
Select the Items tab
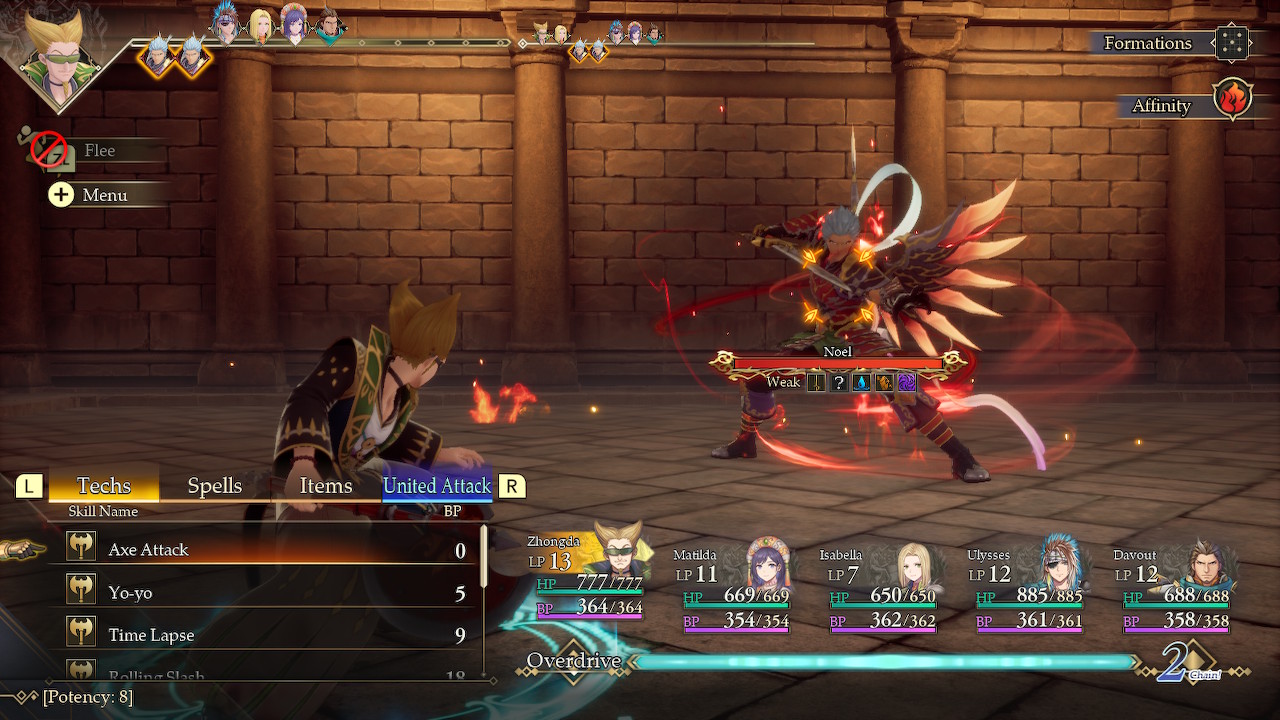pos(326,486)
